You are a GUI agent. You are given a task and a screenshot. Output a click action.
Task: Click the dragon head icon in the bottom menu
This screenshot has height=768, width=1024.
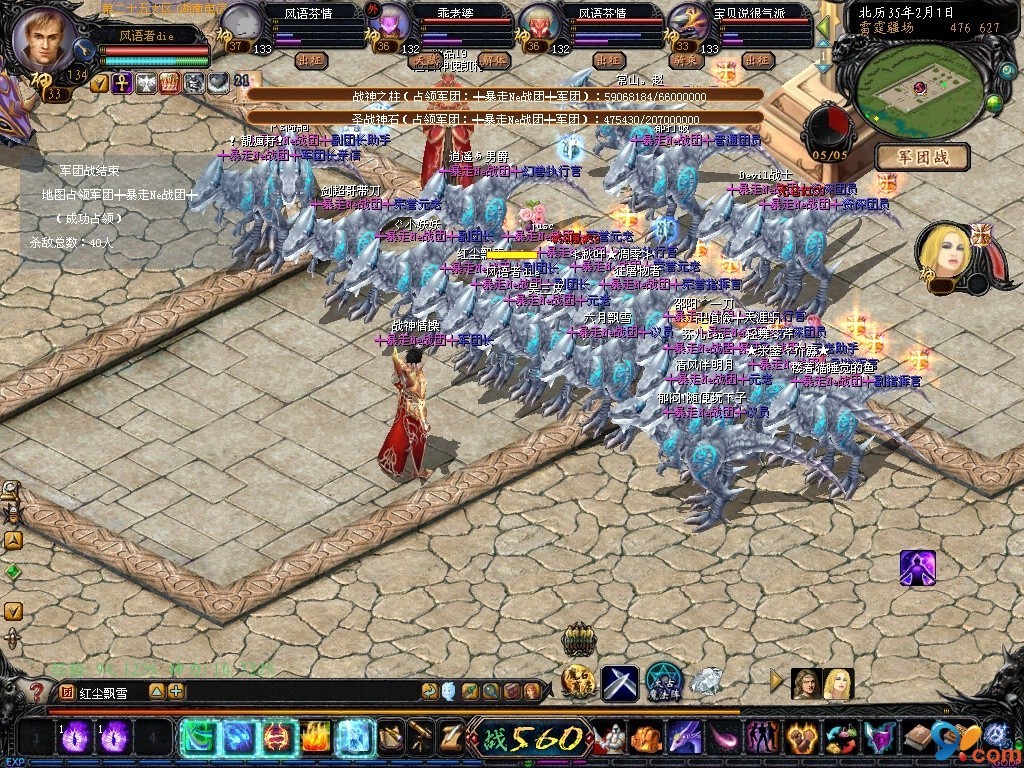(685, 740)
